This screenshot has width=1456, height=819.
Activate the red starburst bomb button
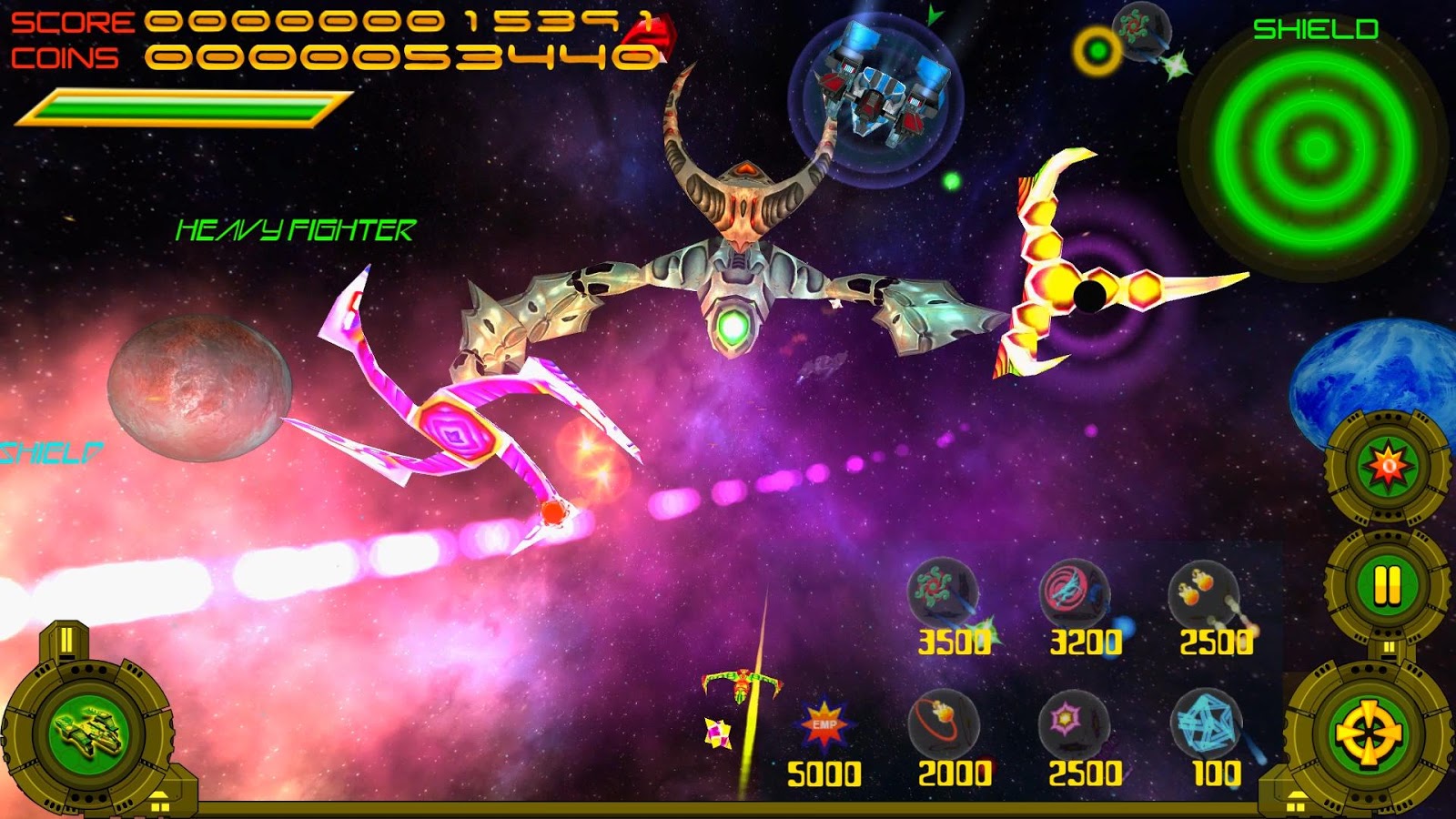tap(1388, 467)
